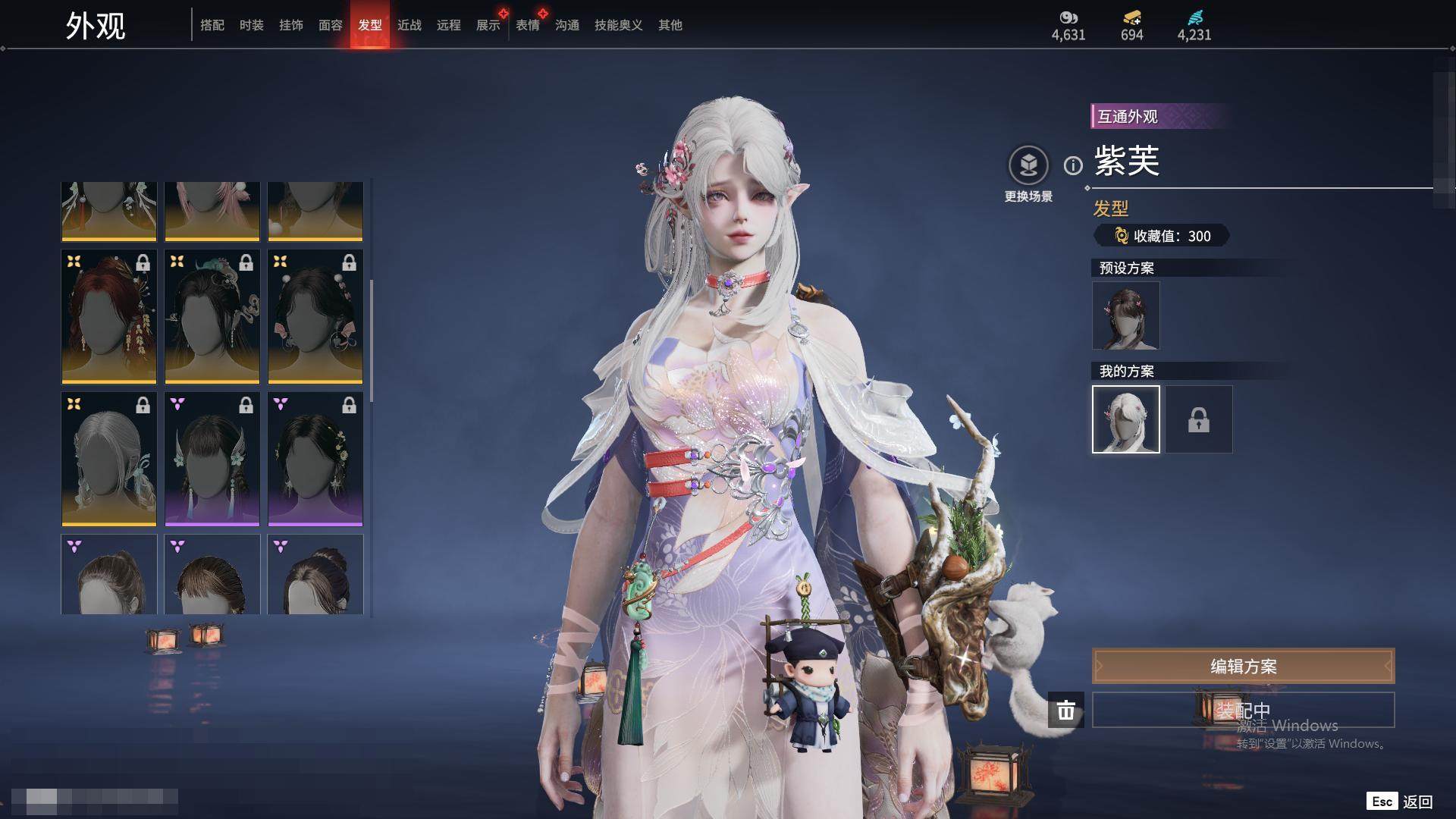This screenshot has width=1456, height=819.
Task: Click the 编辑方案 button
Action: [x=1243, y=666]
